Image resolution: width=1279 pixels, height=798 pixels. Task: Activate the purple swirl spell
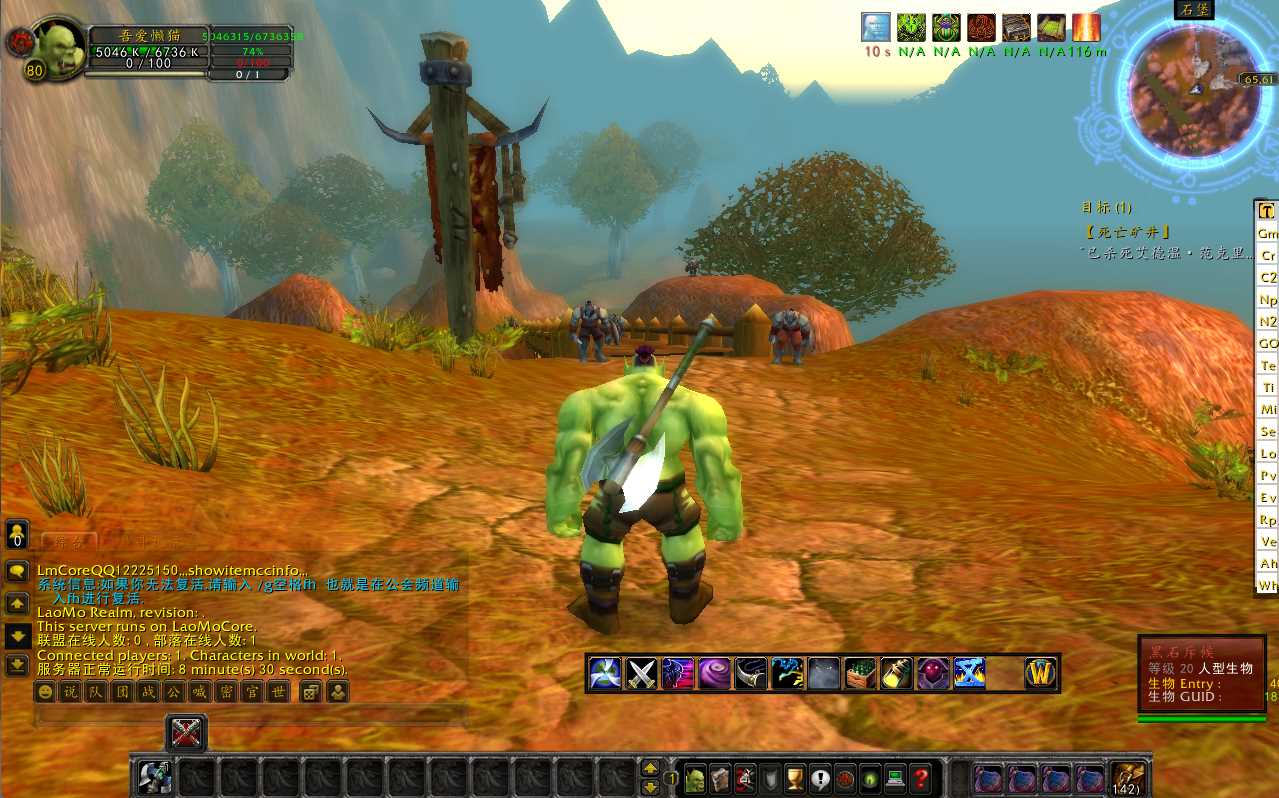(x=714, y=673)
